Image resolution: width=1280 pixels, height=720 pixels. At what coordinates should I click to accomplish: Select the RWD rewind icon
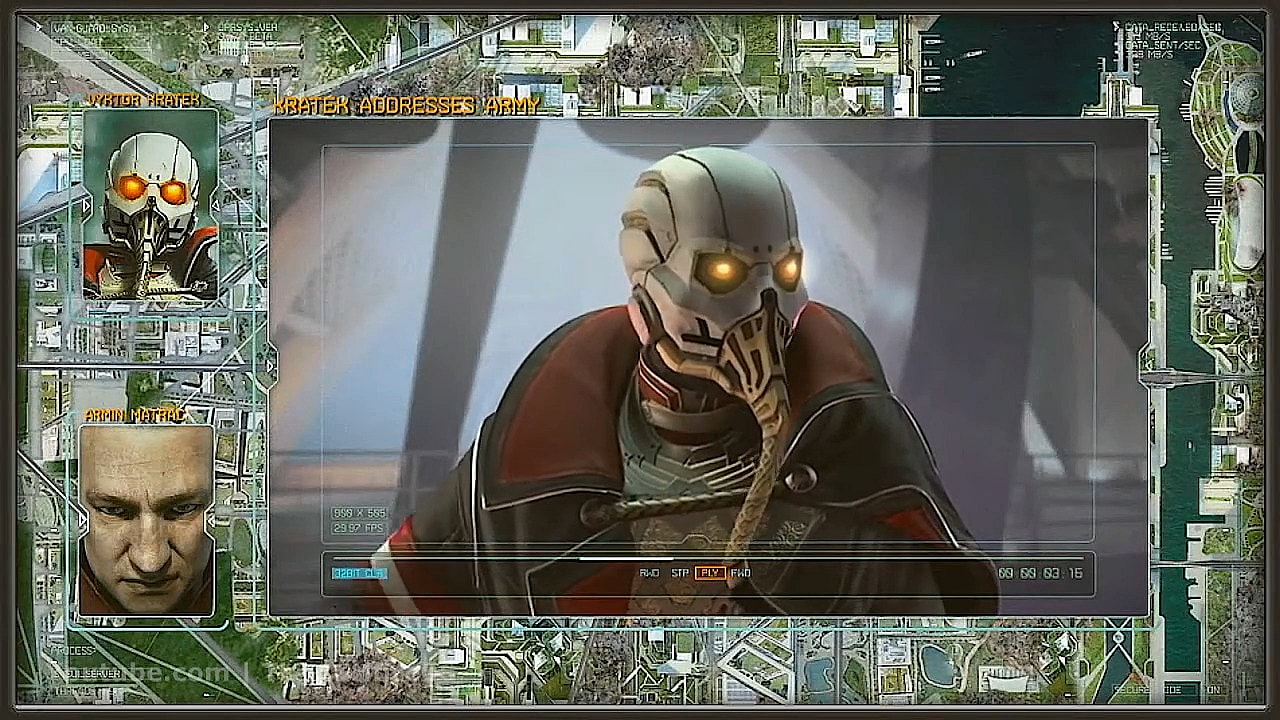click(648, 573)
